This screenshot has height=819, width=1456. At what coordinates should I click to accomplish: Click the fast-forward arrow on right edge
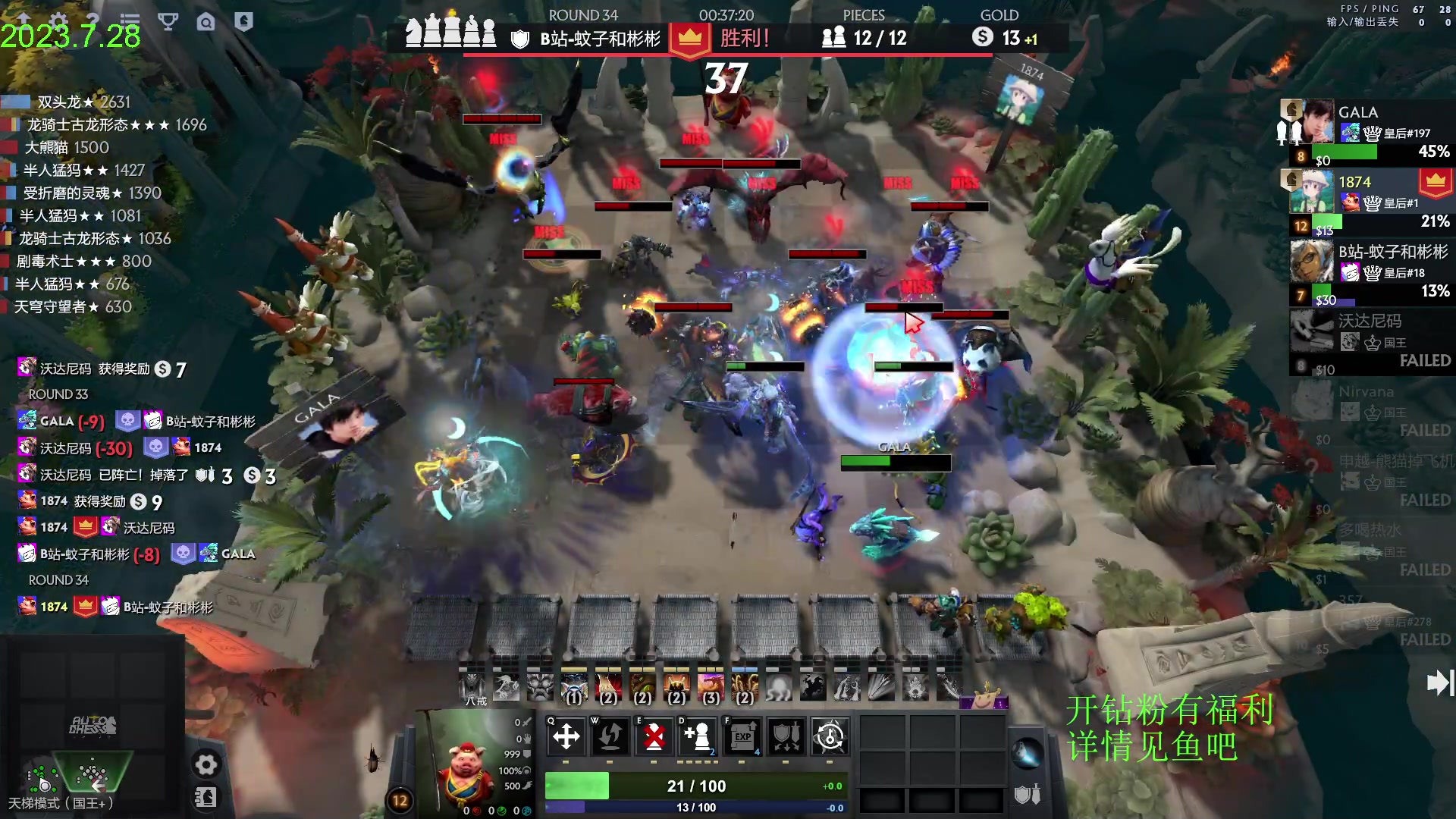1439,682
